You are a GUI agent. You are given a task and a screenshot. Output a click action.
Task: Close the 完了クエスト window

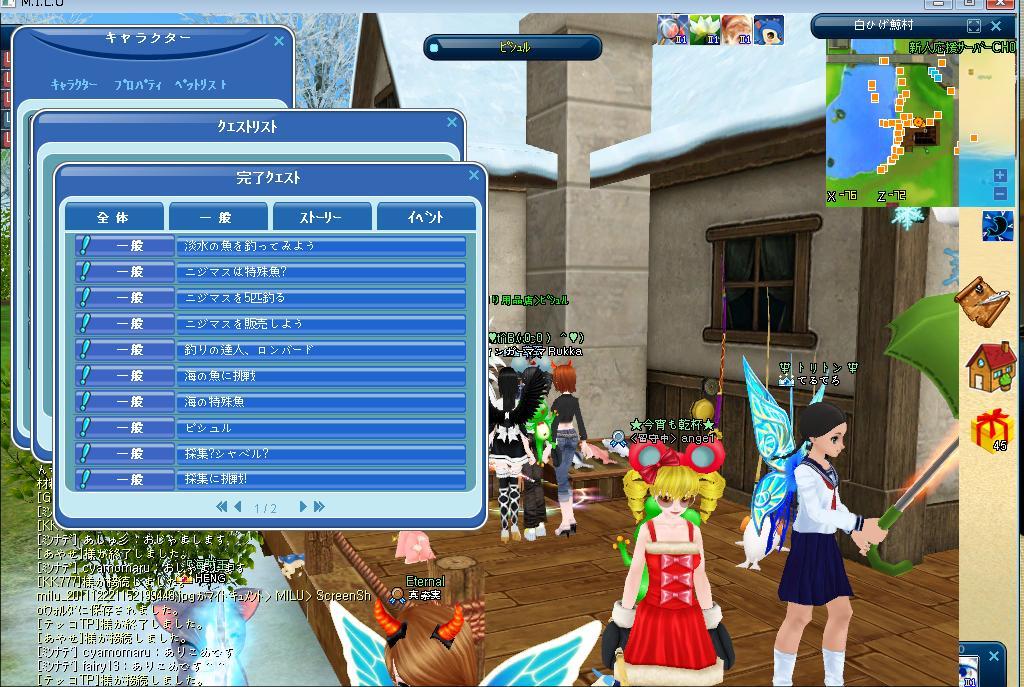pyautogui.click(x=474, y=175)
